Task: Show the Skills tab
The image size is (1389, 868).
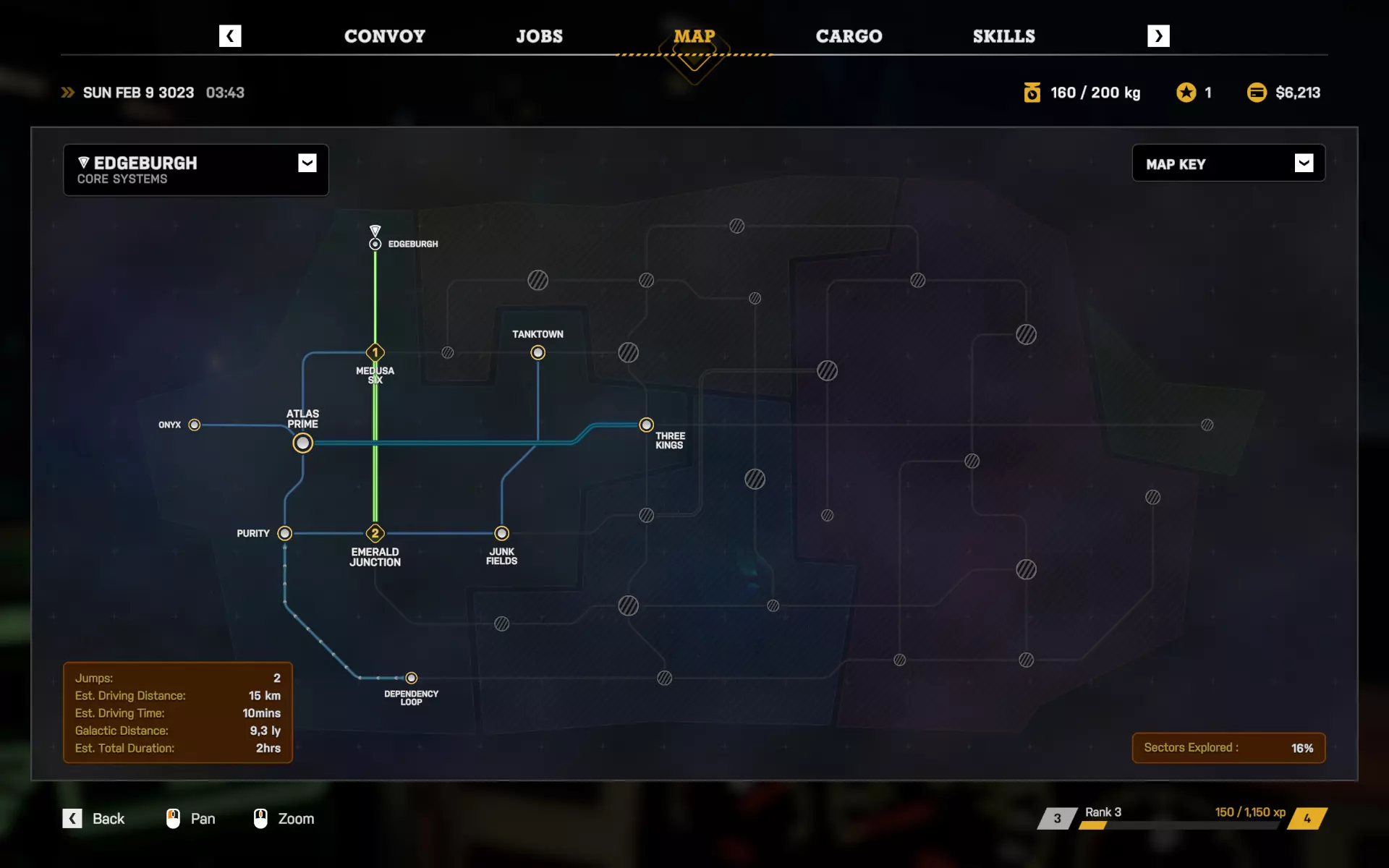Action: tap(1003, 36)
